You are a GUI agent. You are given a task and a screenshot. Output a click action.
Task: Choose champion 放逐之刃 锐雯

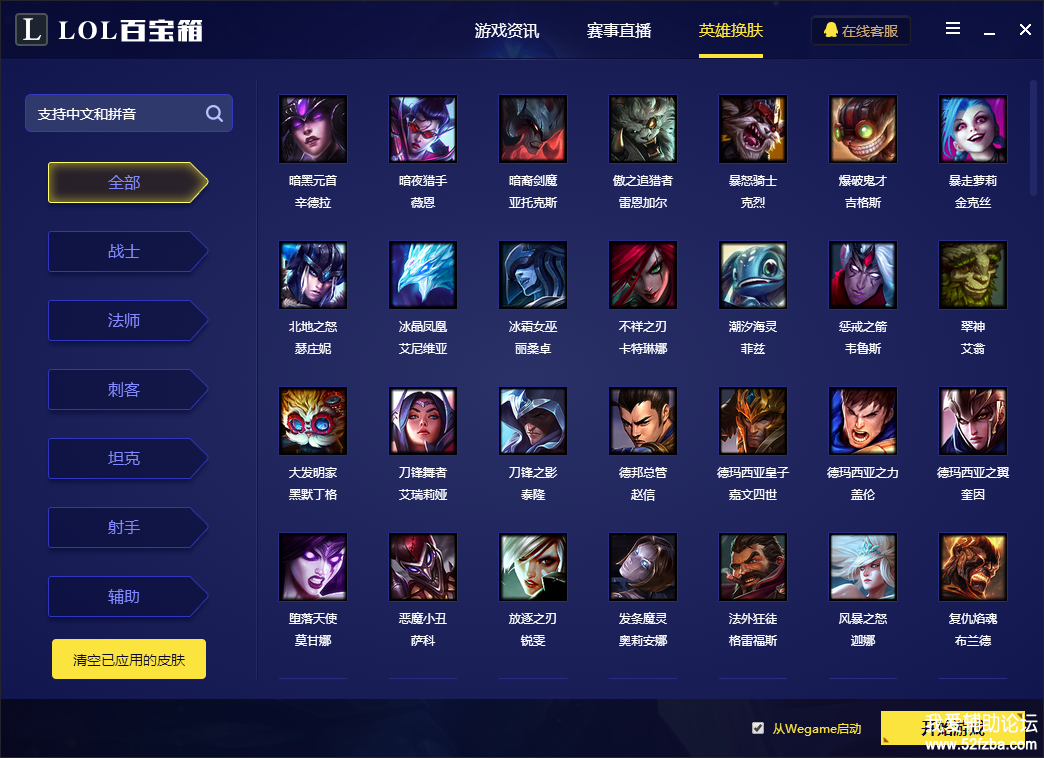click(x=533, y=567)
